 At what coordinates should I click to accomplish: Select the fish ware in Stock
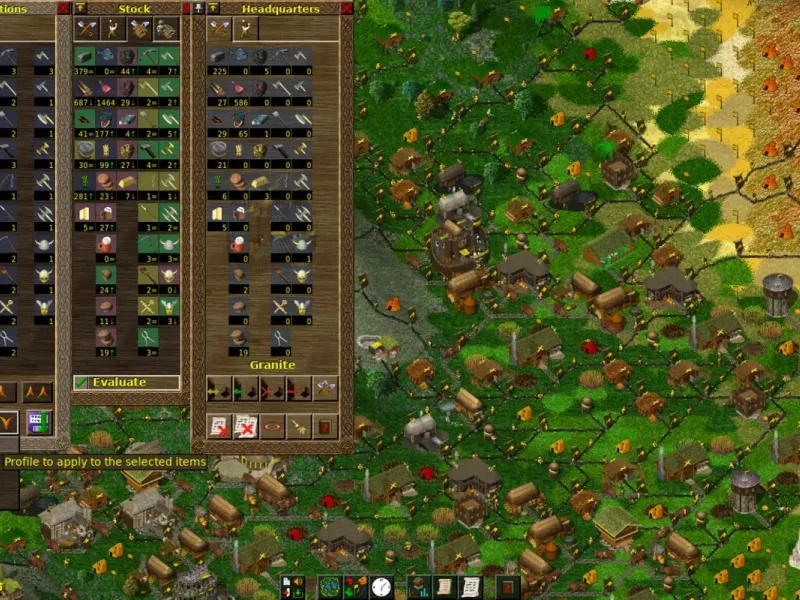coord(107,55)
